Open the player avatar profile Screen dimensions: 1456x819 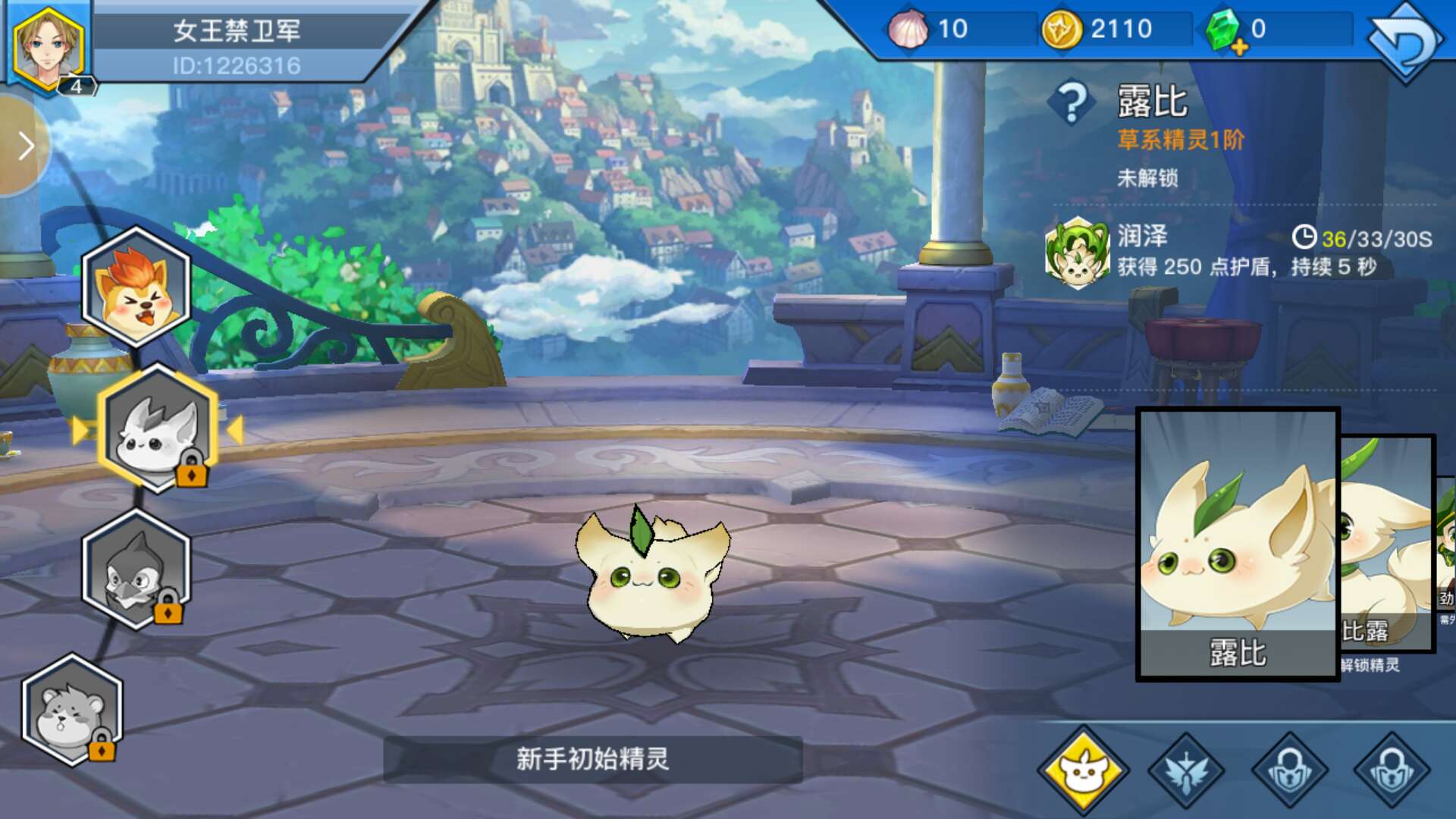[47, 47]
